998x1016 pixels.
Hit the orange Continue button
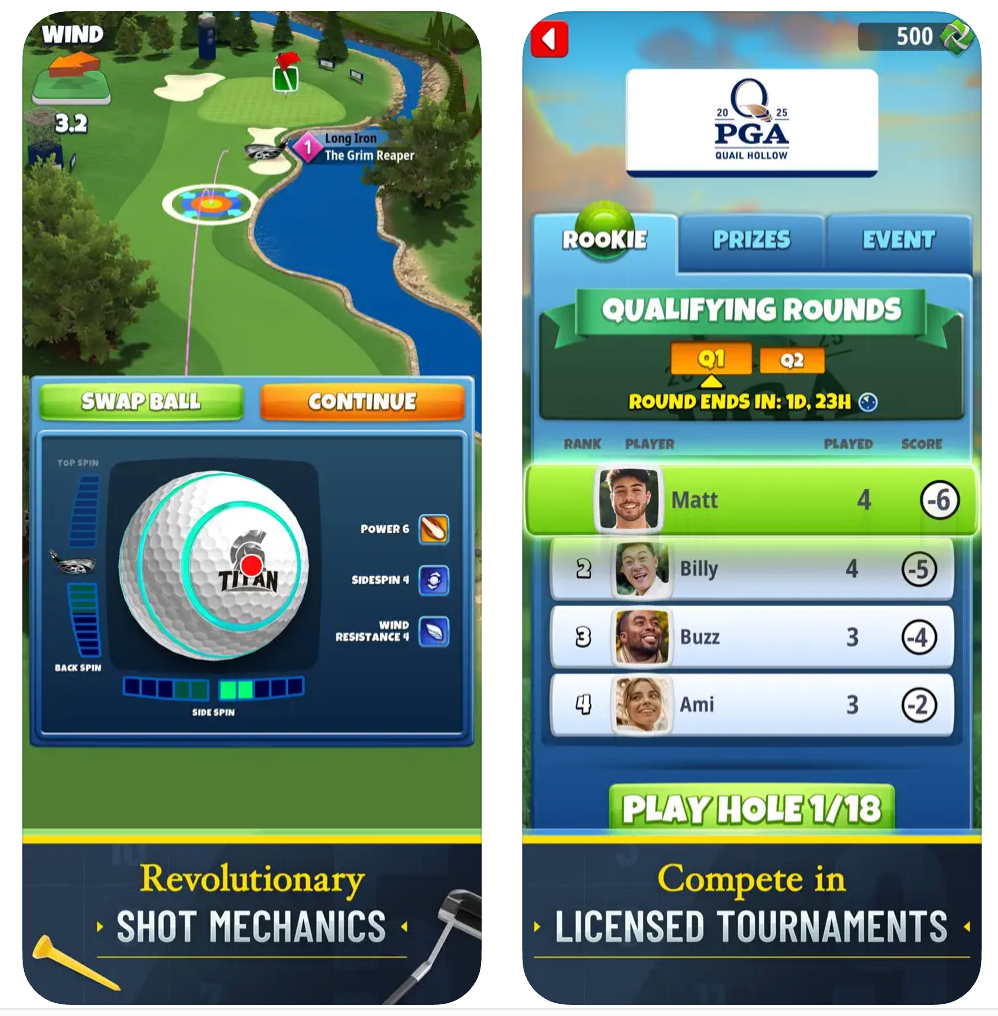tap(362, 402)
